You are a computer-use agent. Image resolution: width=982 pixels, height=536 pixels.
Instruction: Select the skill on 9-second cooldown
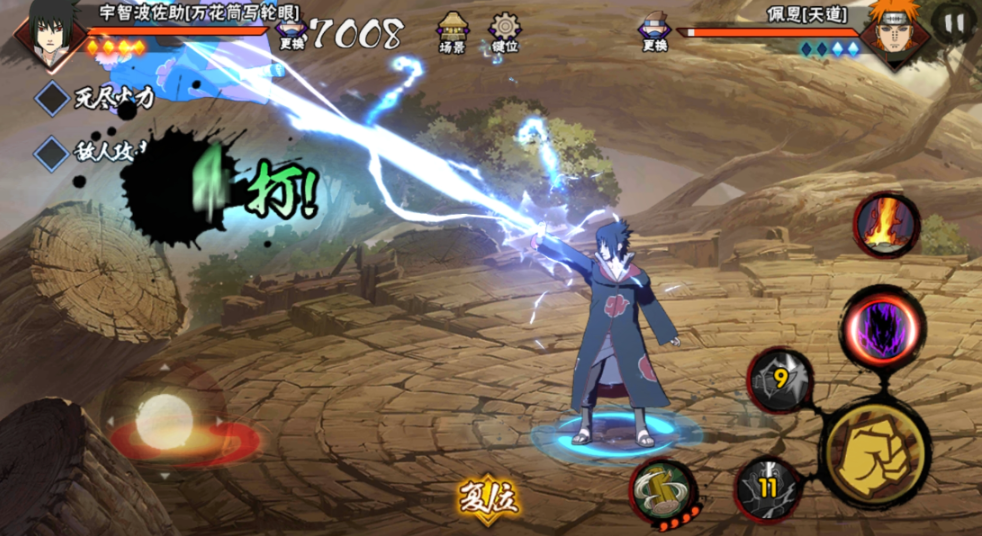(x=781, y=380)
